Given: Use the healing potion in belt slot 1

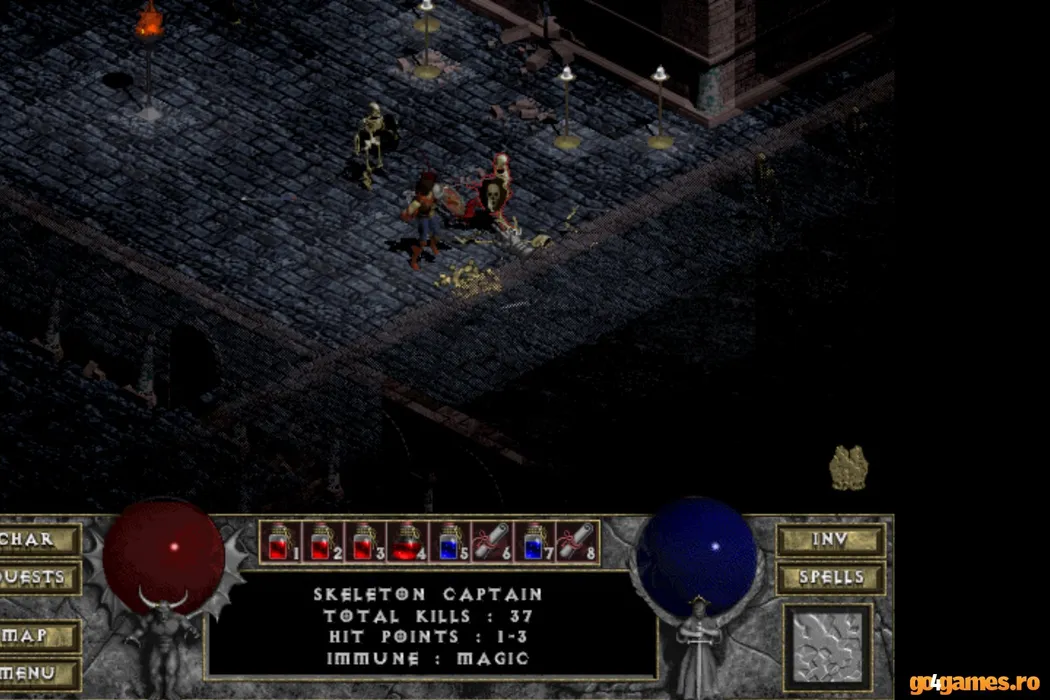Looking at the screenshot, I should point(277,542).
